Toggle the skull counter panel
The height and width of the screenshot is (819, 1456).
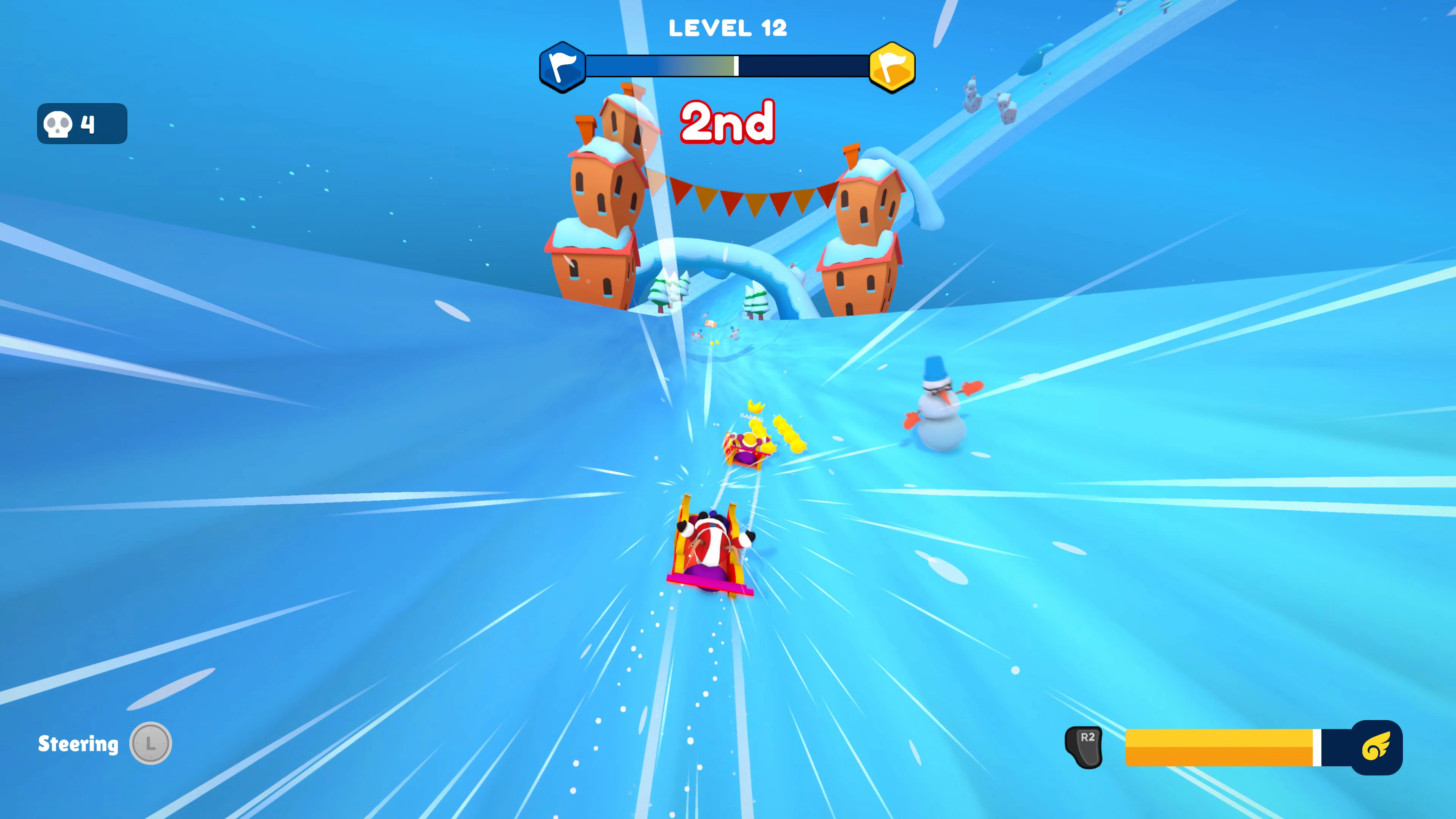tap(82, 123)
